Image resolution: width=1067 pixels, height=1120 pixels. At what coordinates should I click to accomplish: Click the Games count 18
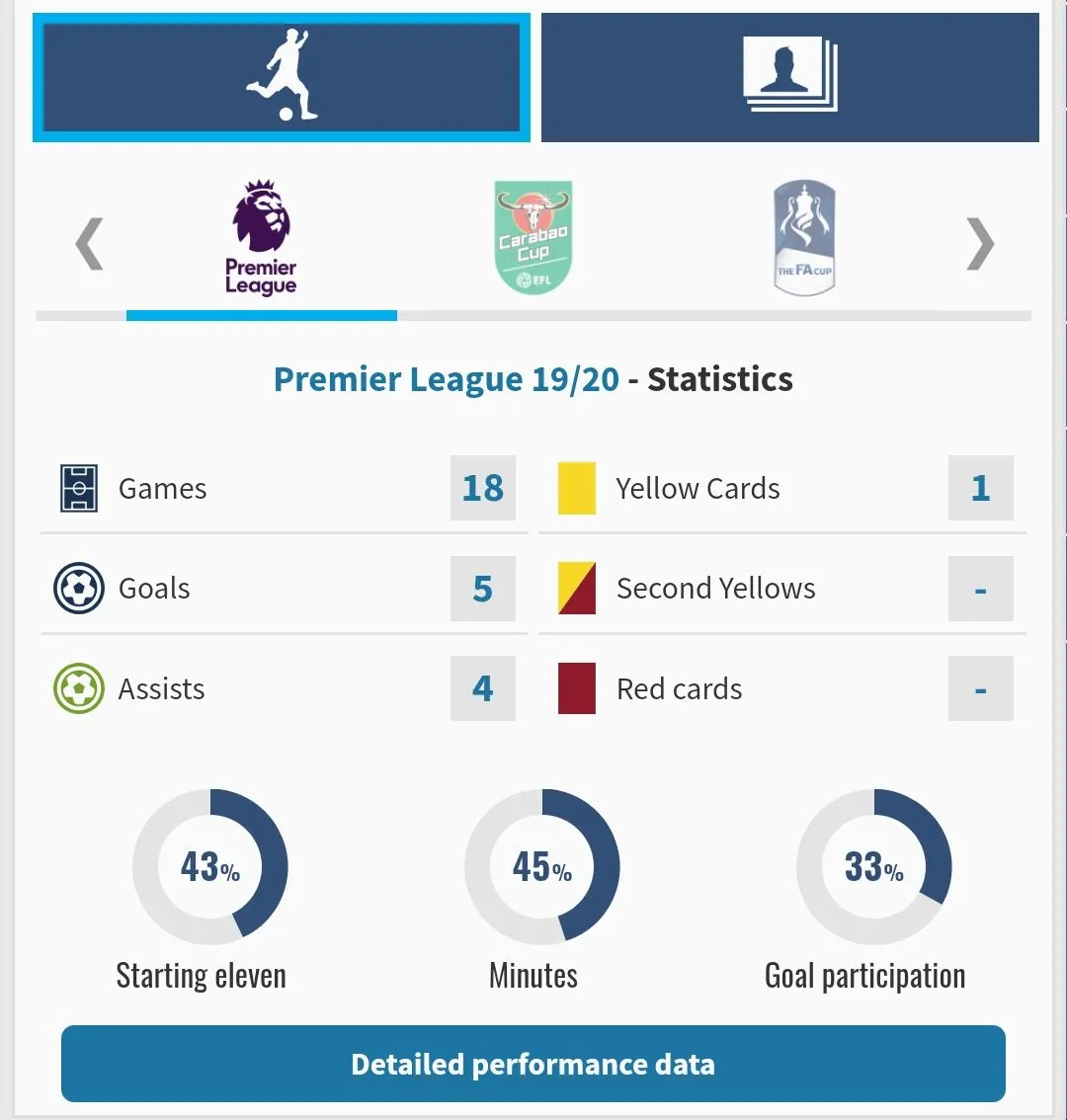coord(482,488)
